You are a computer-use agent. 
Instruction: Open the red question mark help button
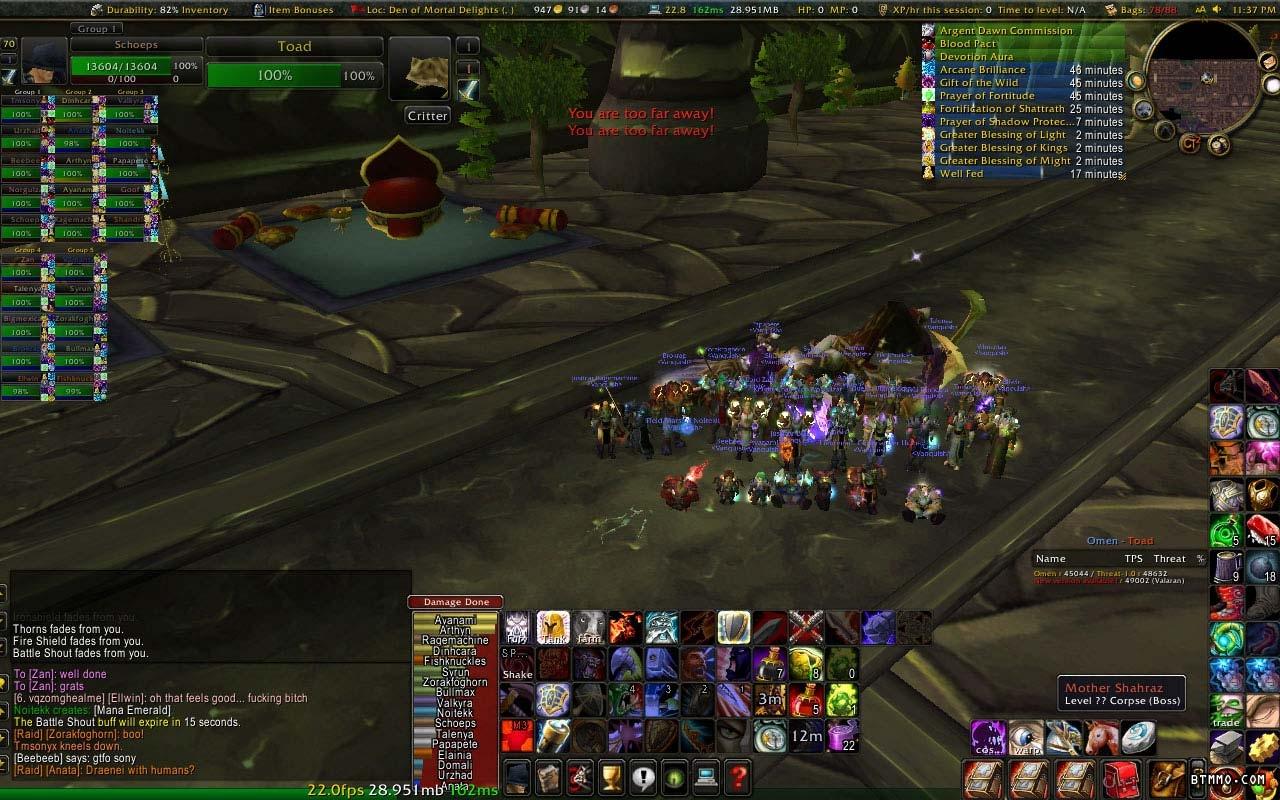(738, 776)
